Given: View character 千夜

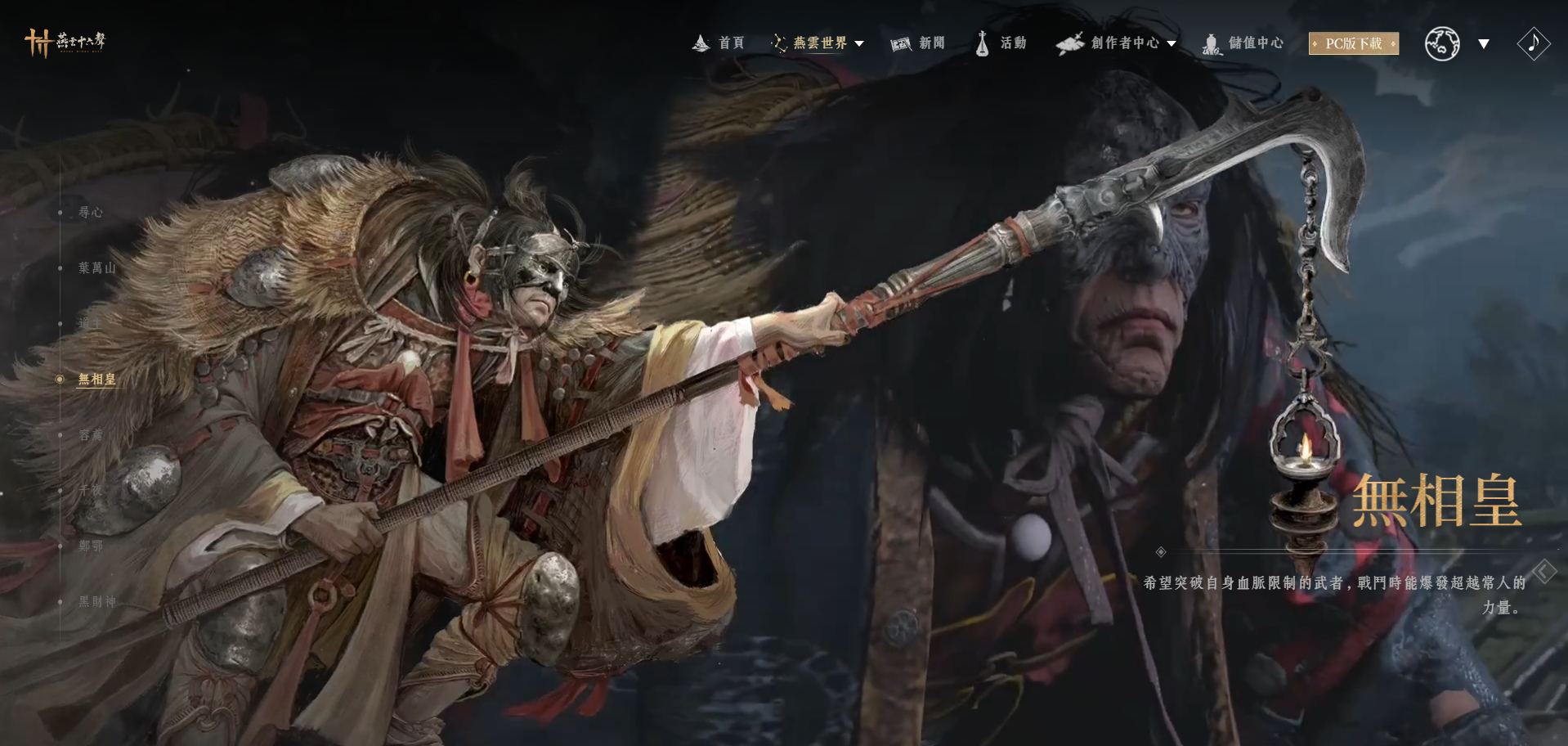Looking at the screenshot, I should pyautogui.click(x=91, y=491).
